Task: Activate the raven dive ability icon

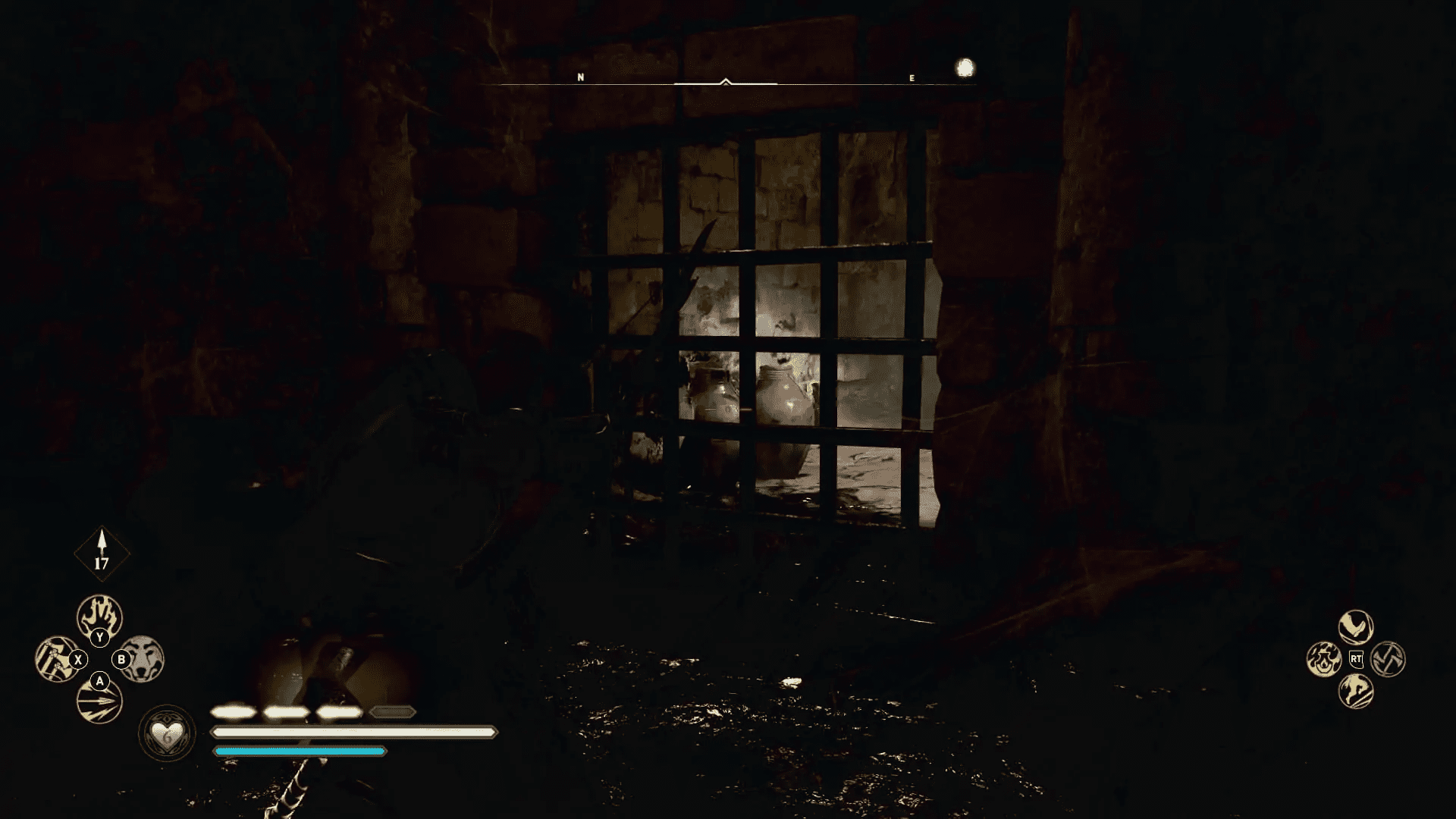Action: pyautogui.click(x=1356, y=626)
